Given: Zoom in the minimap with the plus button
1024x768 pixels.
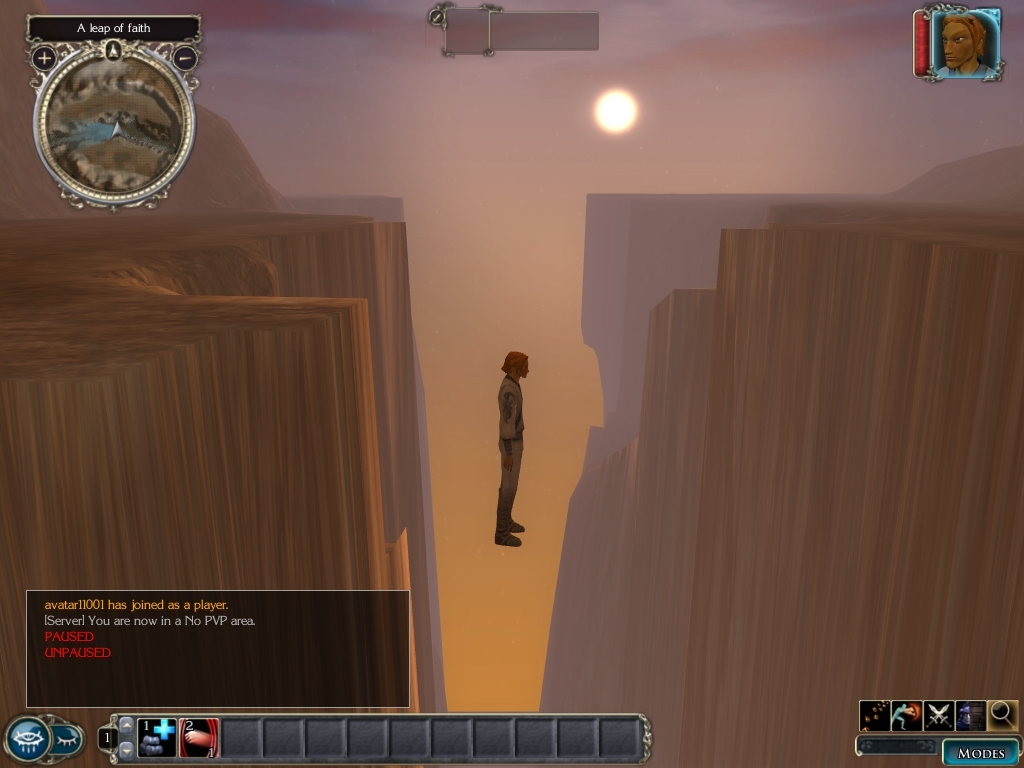Looking at the screenshot, I should (44, 58).
